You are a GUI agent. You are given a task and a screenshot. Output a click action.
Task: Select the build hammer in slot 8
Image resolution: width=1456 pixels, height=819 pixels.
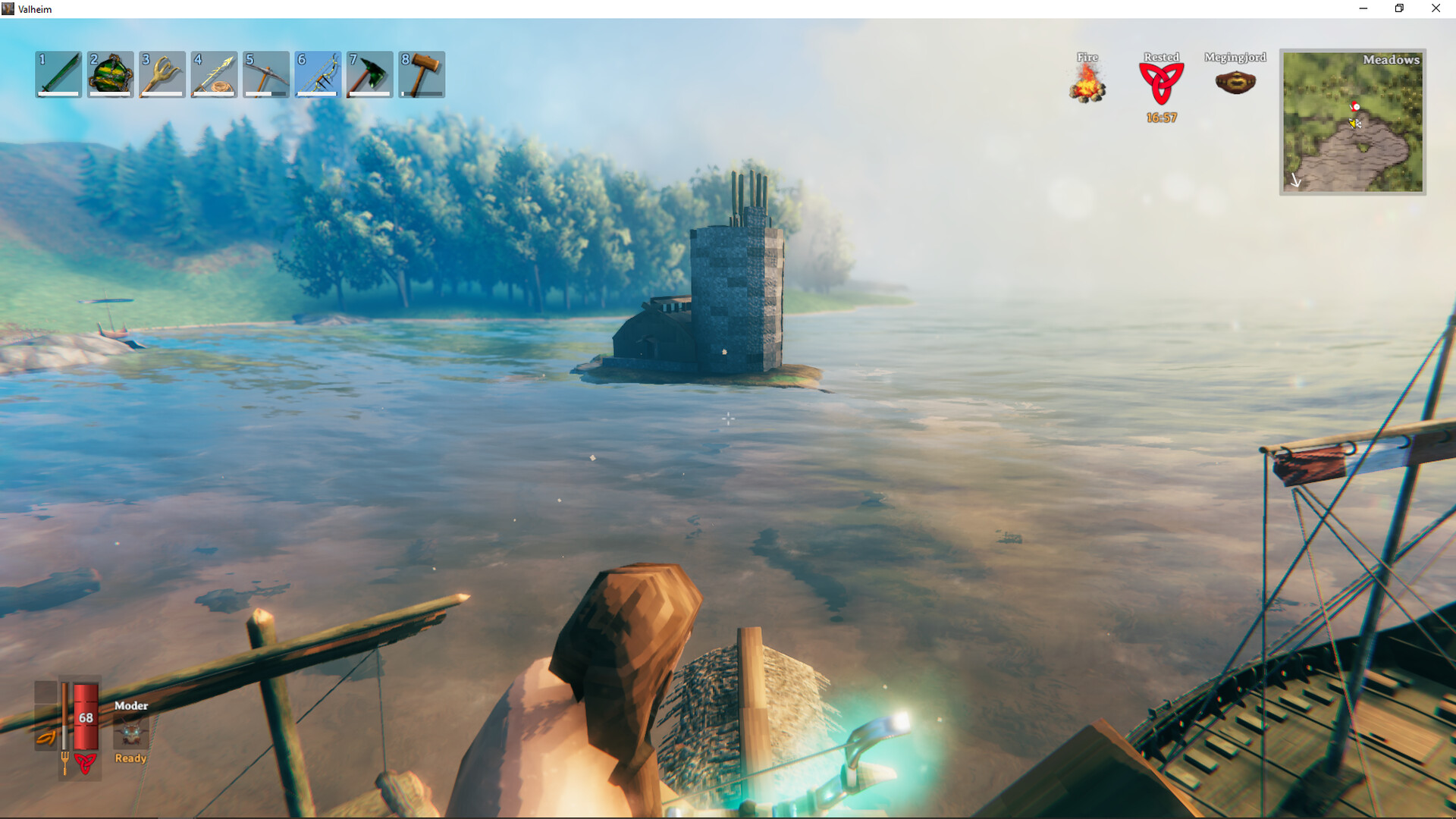tap(420, 74)
